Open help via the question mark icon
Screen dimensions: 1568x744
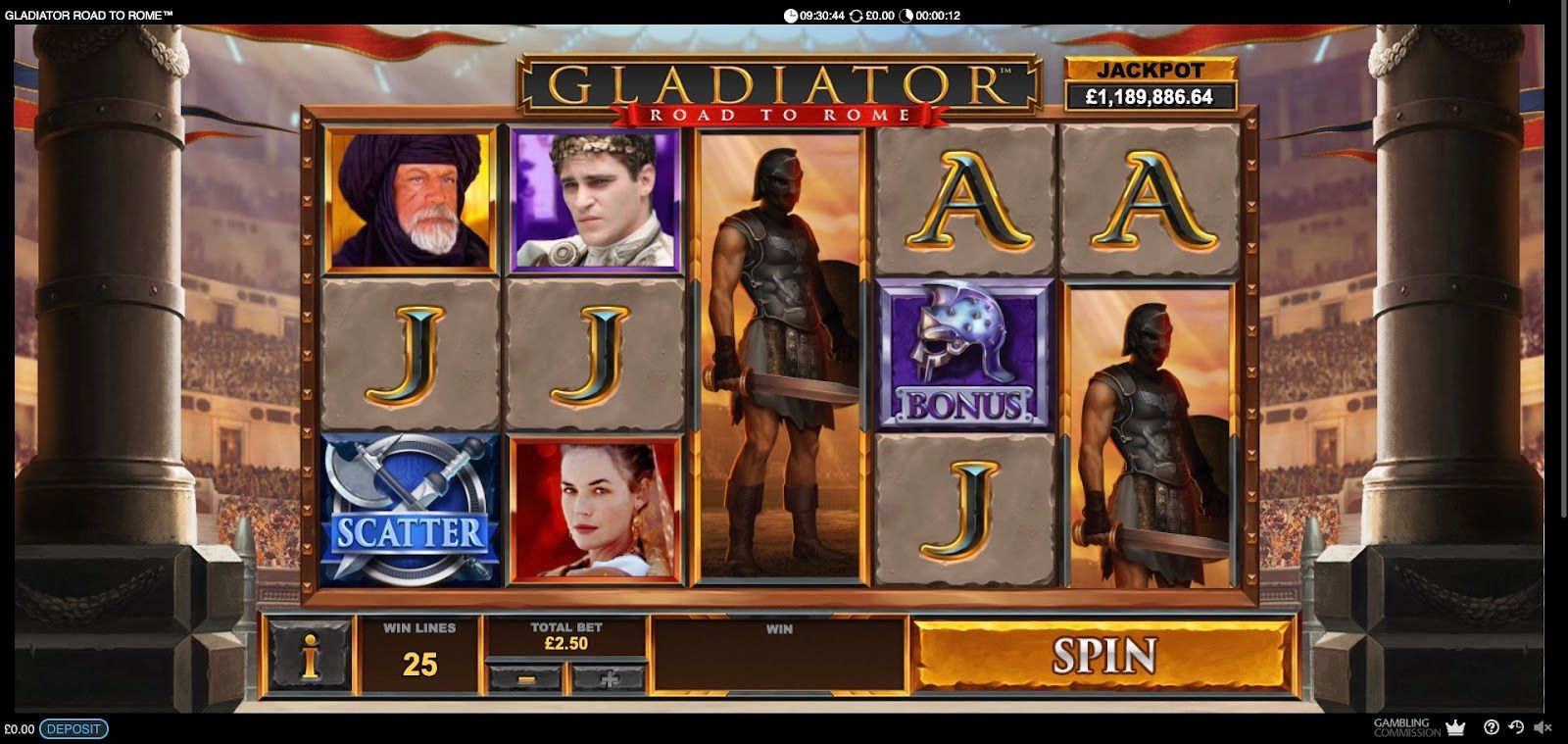pos(1492,727)
